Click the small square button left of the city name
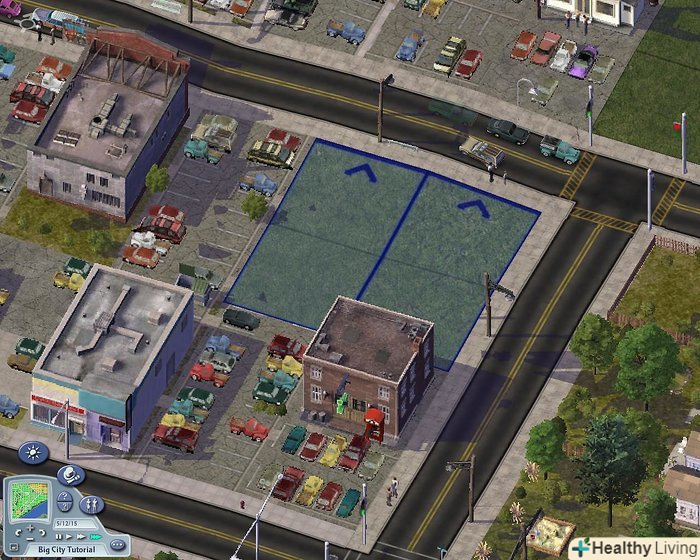The image size is (700, 560). point(14,547)
